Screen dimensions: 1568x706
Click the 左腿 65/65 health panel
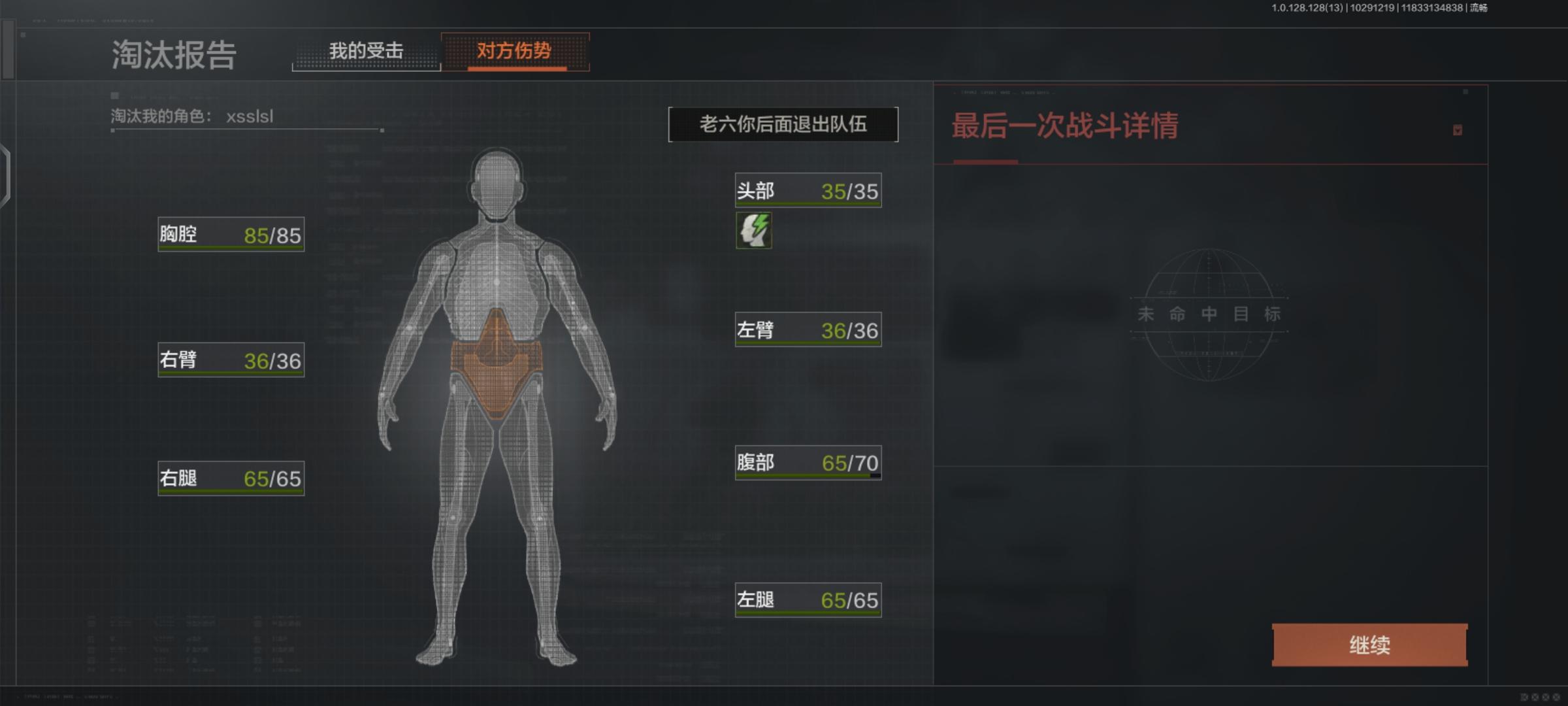pyautogui.click(x=808, y=599)
